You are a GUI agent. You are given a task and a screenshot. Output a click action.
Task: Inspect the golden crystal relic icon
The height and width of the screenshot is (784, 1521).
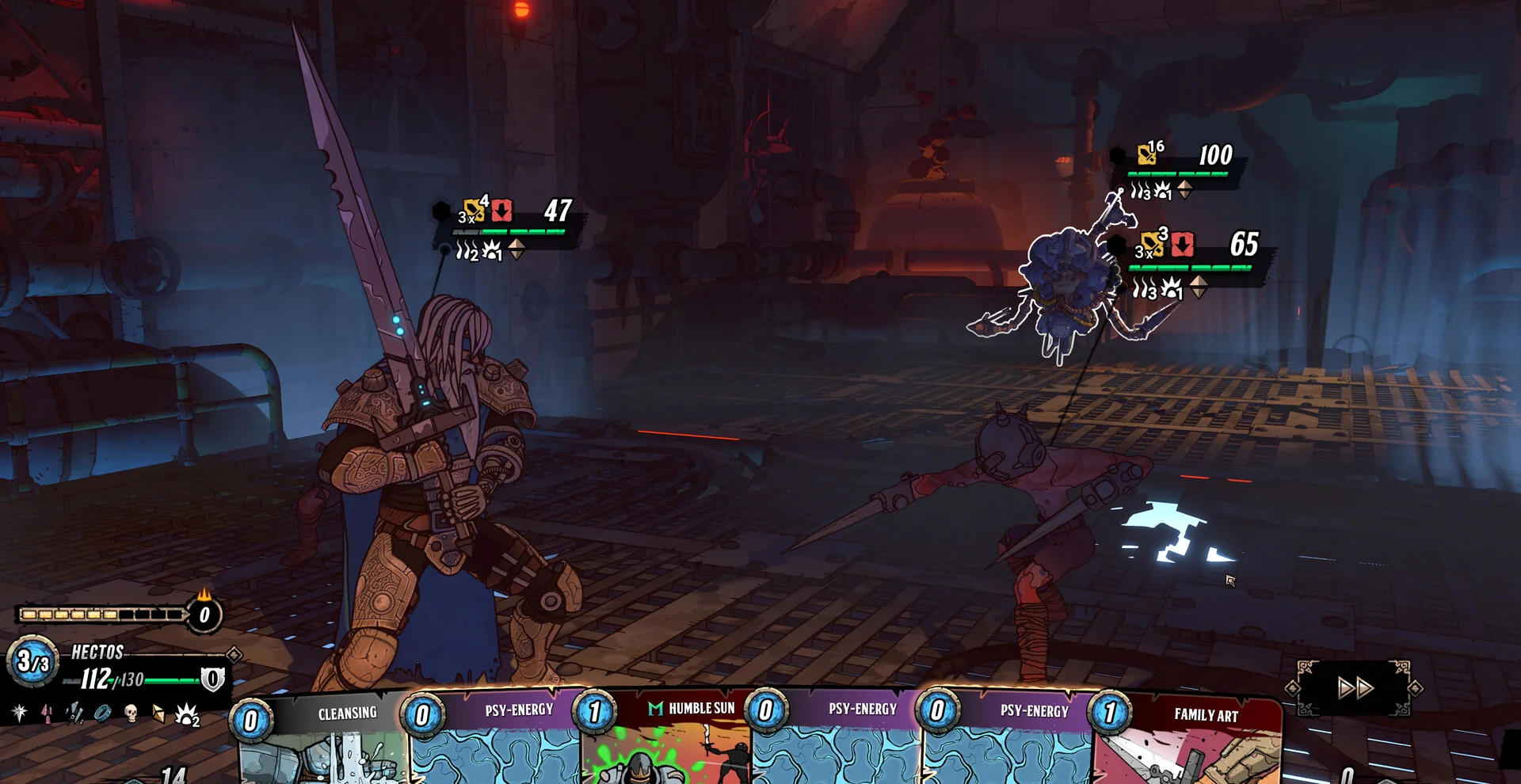tap(158, 714)
